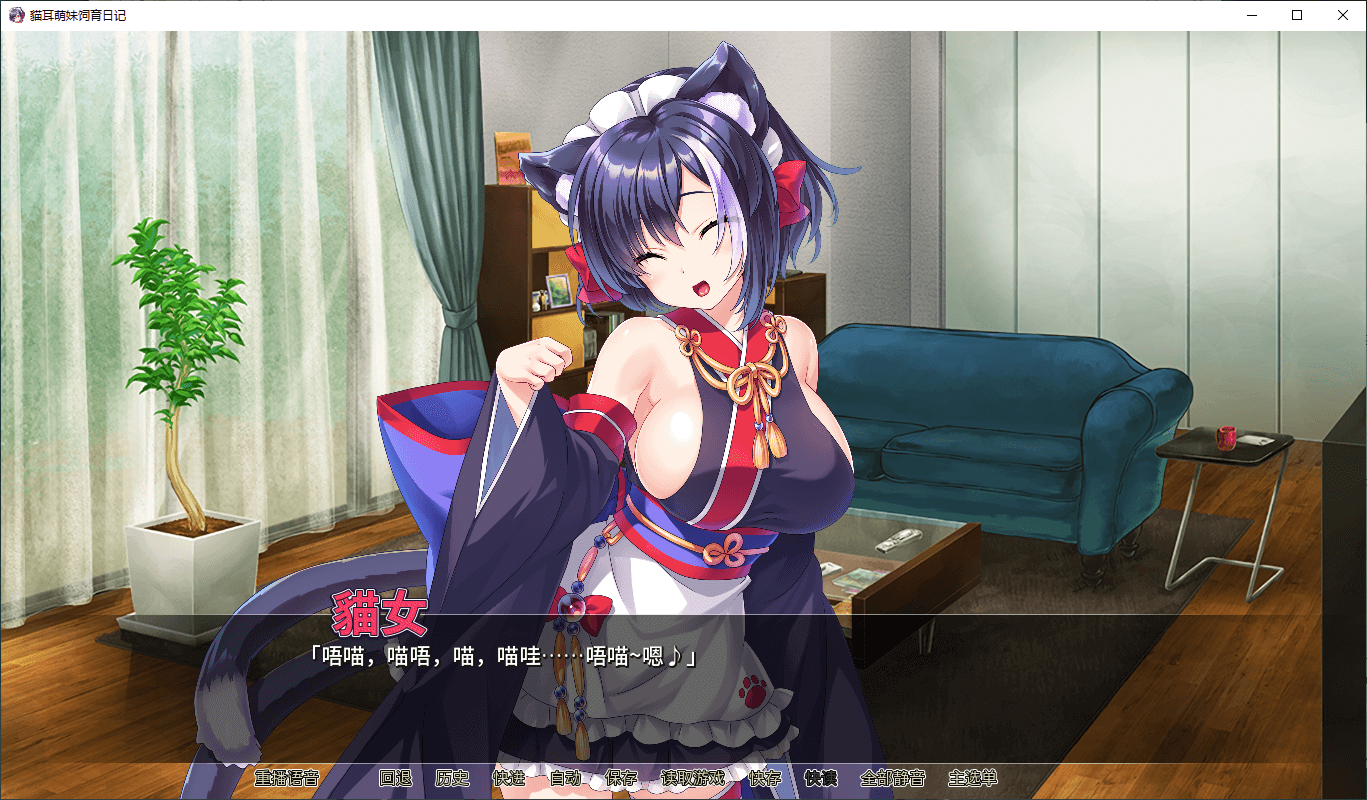This screenshot has width=1367, height=800.
Task: Open the 保存 save menu
Action: click(622, 778)
